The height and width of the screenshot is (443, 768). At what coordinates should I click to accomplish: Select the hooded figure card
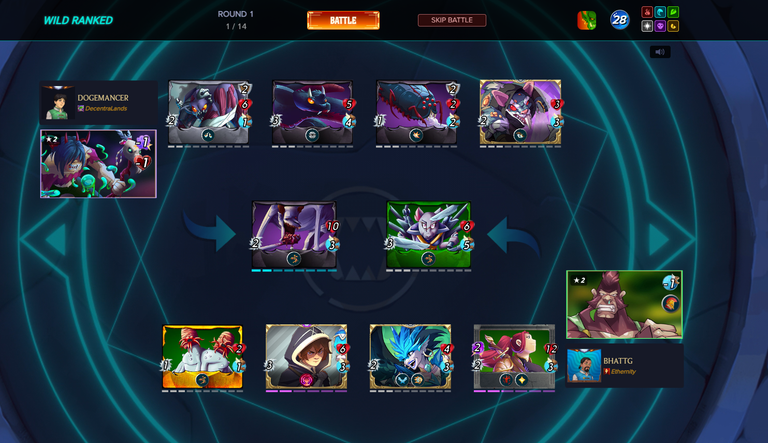pos(306,357)
